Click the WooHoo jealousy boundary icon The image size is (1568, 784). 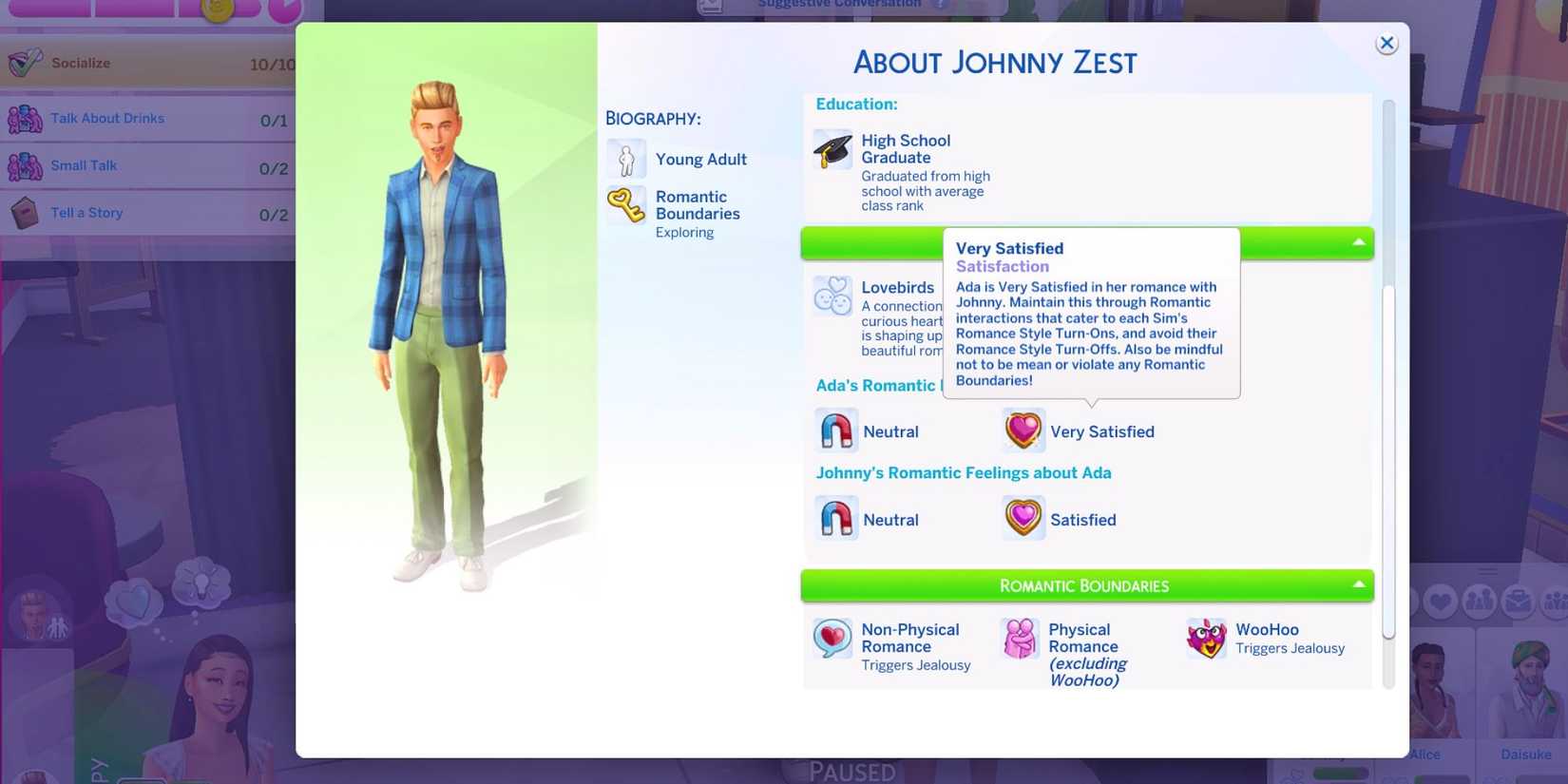click(1207, 638)
